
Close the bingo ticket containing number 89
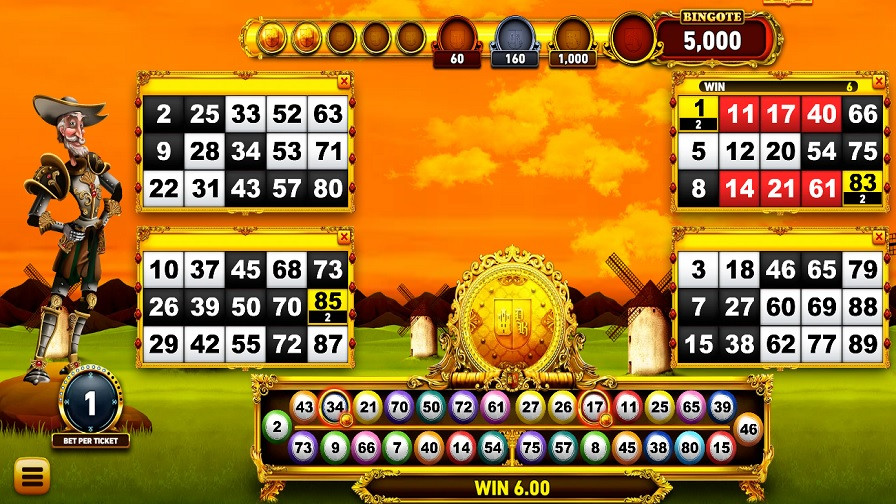pyautogui.click(x=880, y=237)
